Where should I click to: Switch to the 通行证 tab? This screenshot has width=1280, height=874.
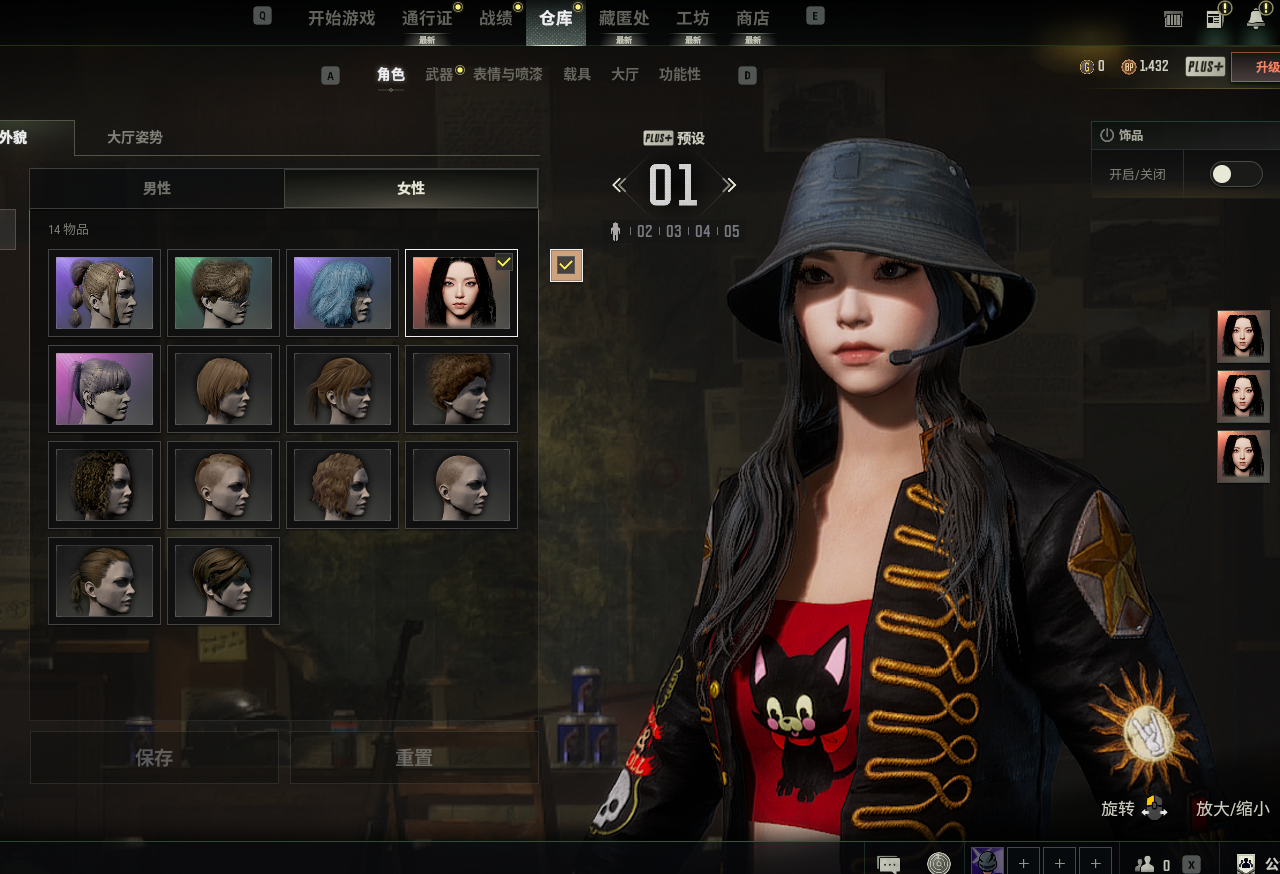click(x=426, y=18)
